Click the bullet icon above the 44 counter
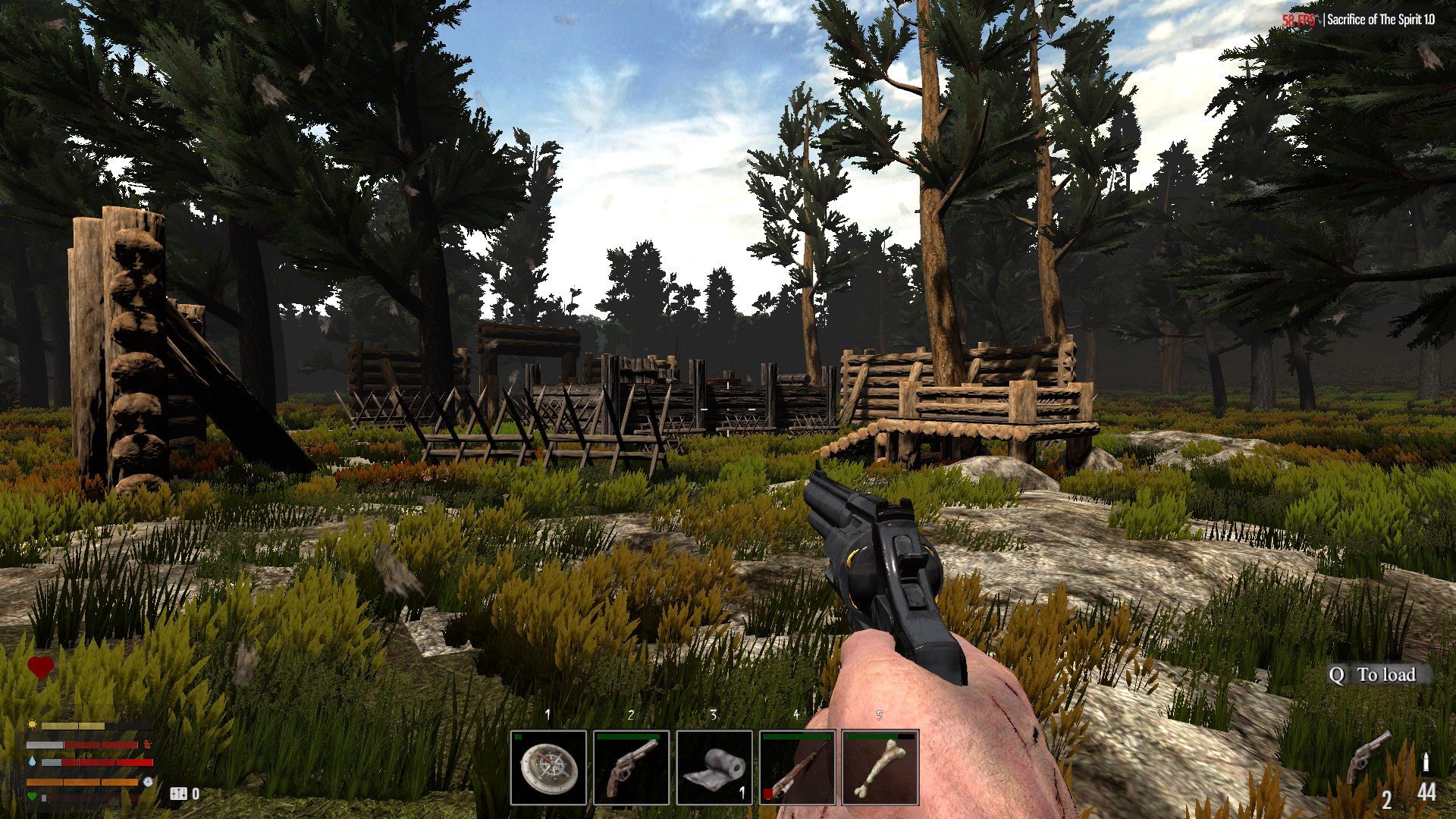The width and height of the screenshot is (1456, 819). tap(1426, 761)
